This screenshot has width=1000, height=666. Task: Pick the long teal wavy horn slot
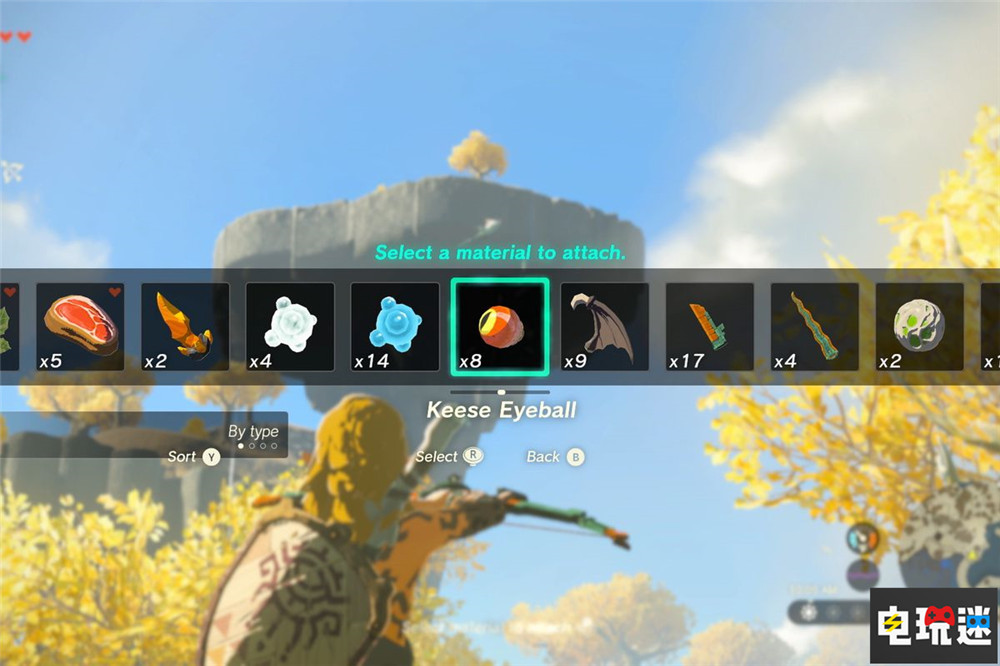pos(815,326)
